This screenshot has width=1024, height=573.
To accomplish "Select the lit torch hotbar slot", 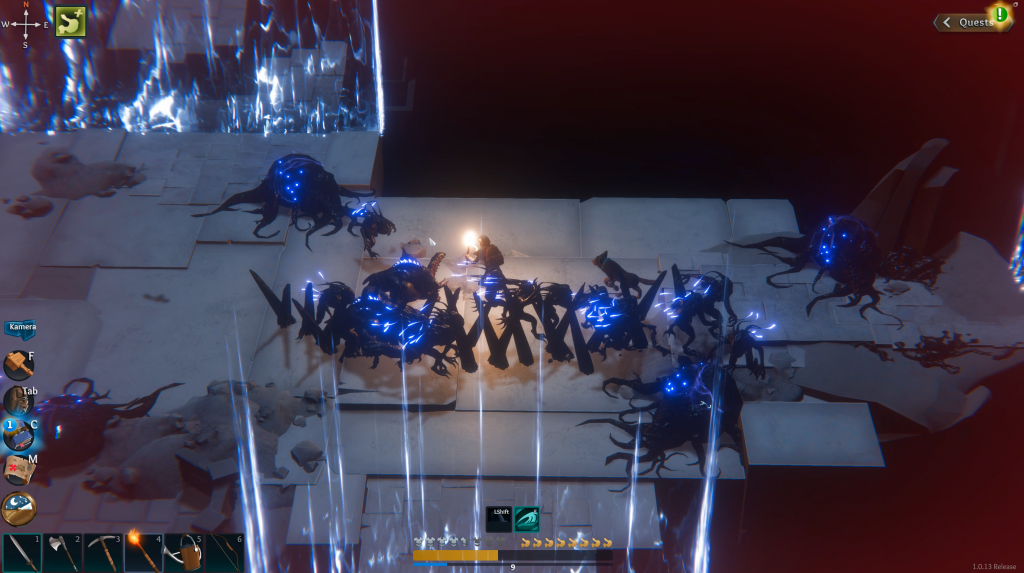I will point(143,553).
